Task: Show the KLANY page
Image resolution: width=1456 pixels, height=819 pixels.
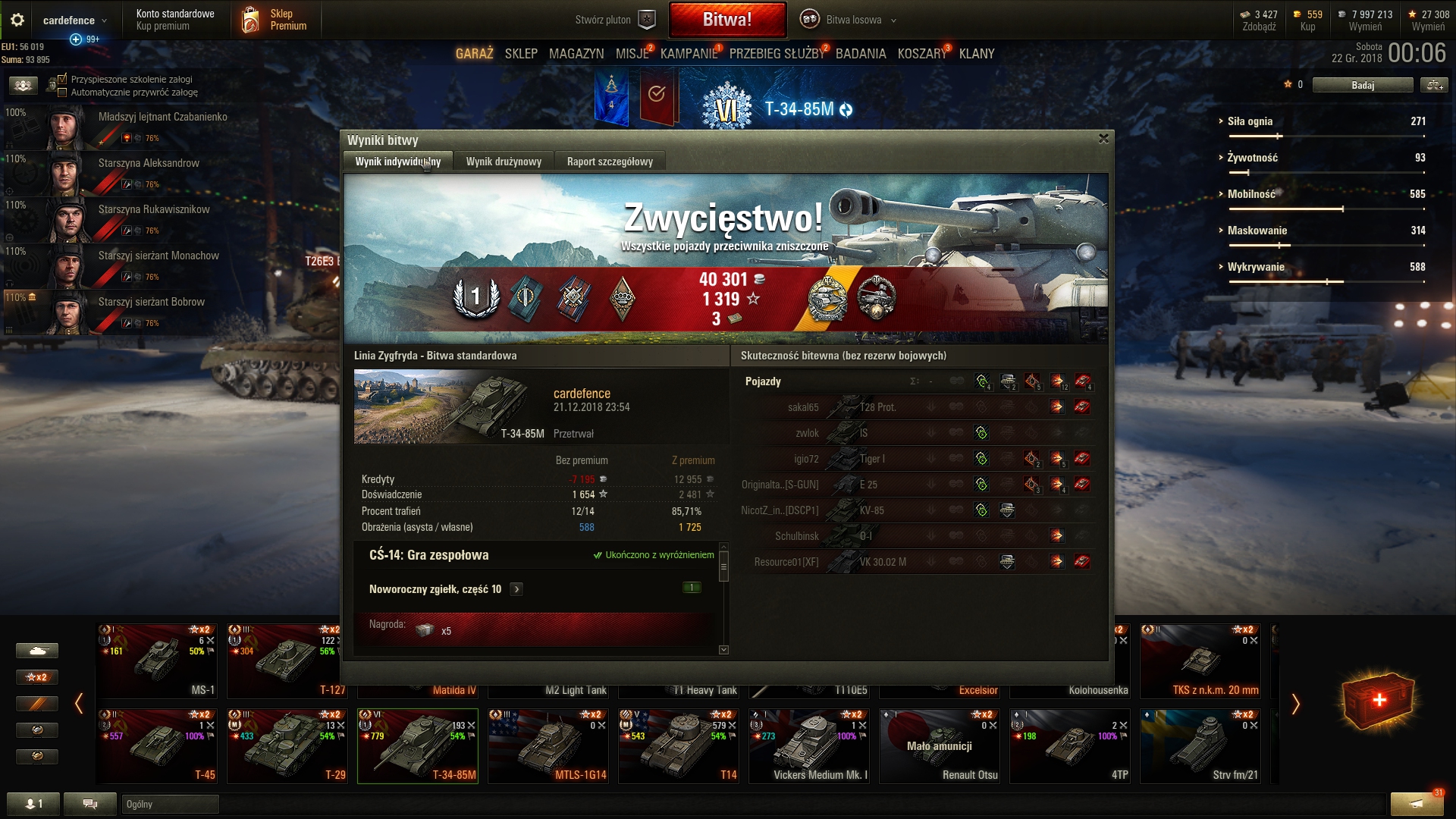Action: pos(977,54)
